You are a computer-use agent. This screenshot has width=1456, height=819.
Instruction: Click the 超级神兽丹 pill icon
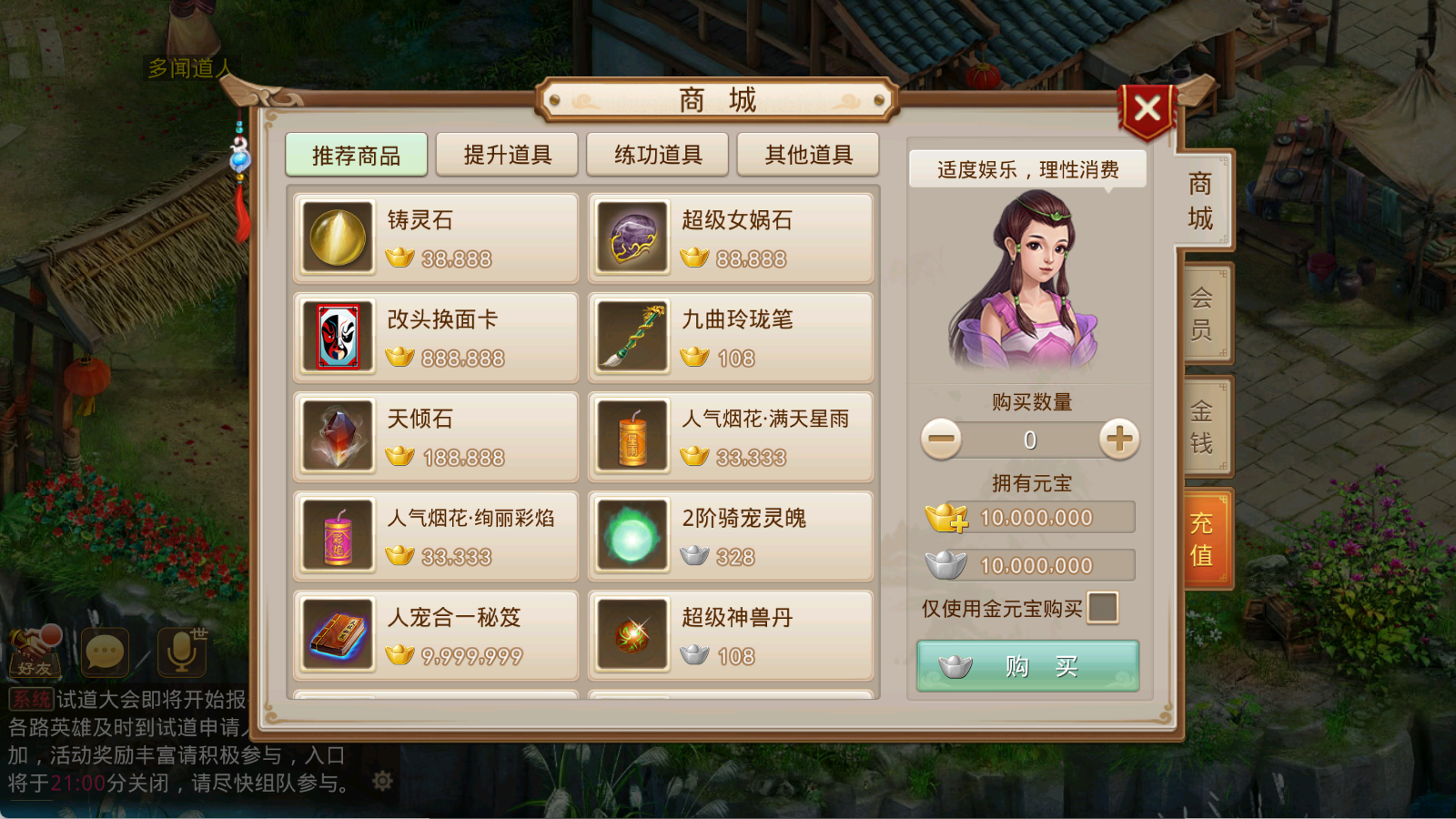632,634
